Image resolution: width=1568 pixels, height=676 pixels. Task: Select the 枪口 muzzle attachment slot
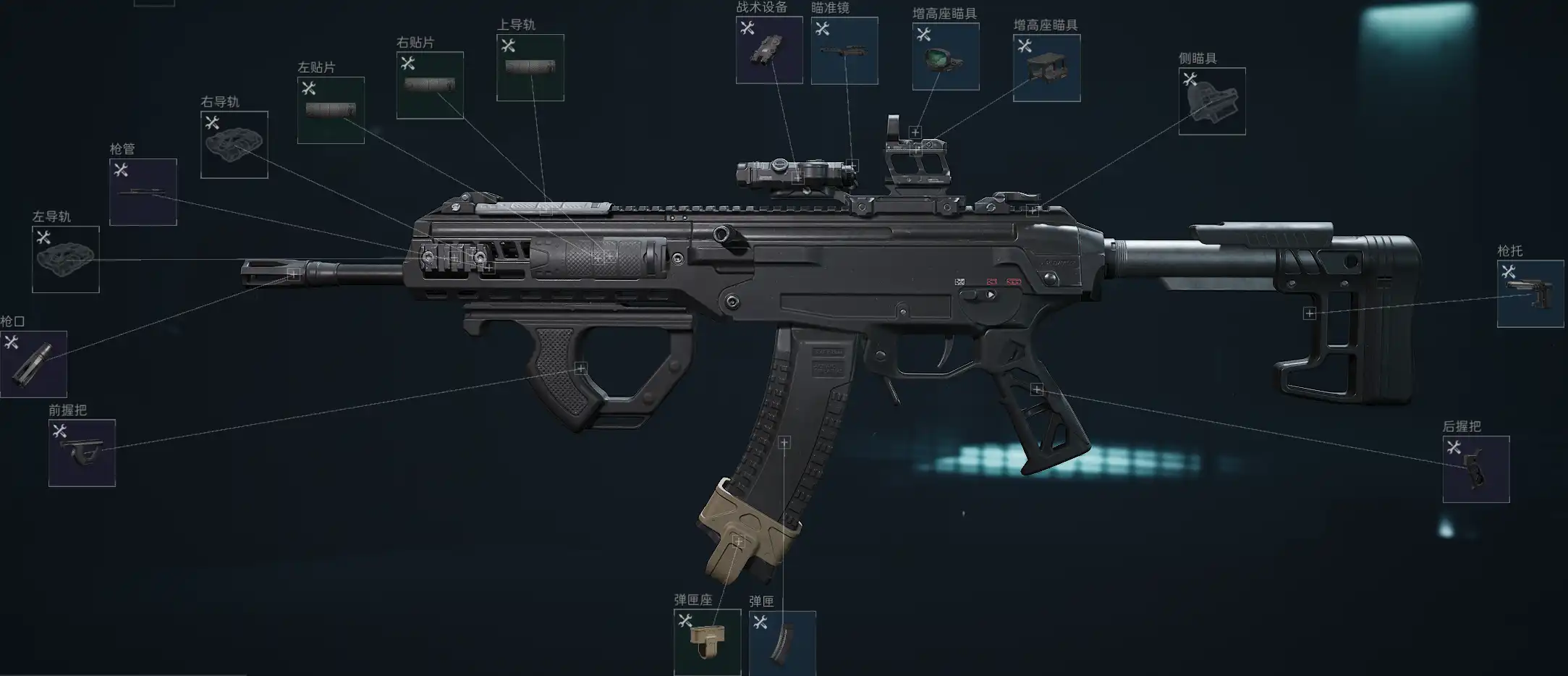33,364
